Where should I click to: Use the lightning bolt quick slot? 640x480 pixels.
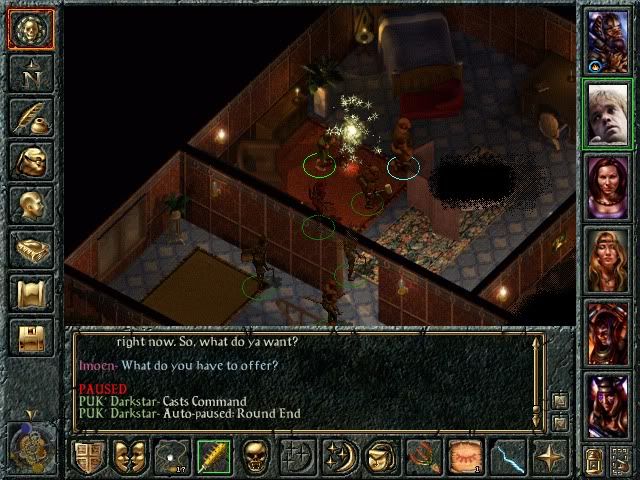[x=507, y=457]
